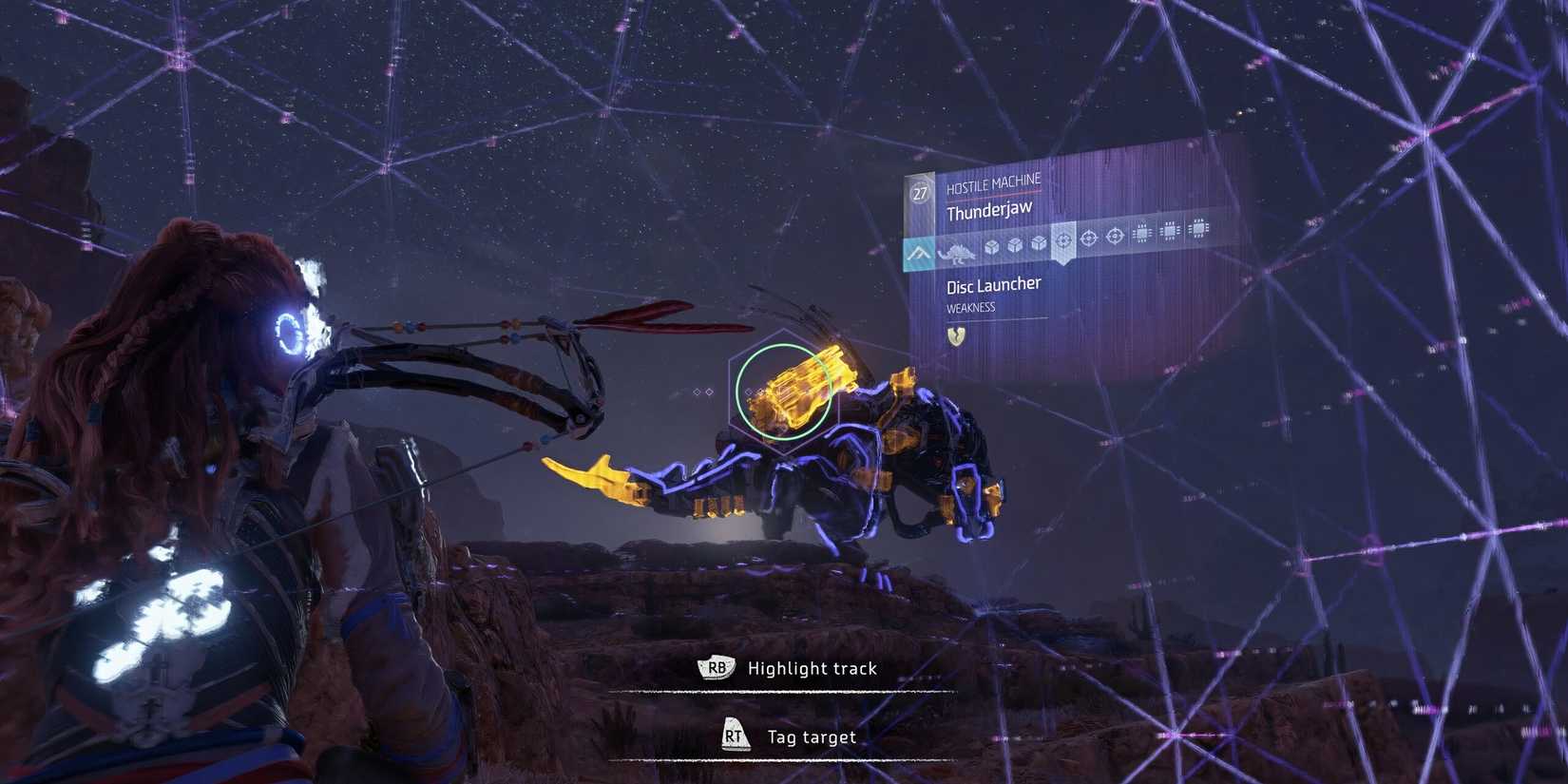1568x784 pixels.
Task: Switch to the second crosshair component tab
Action: (x=1089, y=236)
